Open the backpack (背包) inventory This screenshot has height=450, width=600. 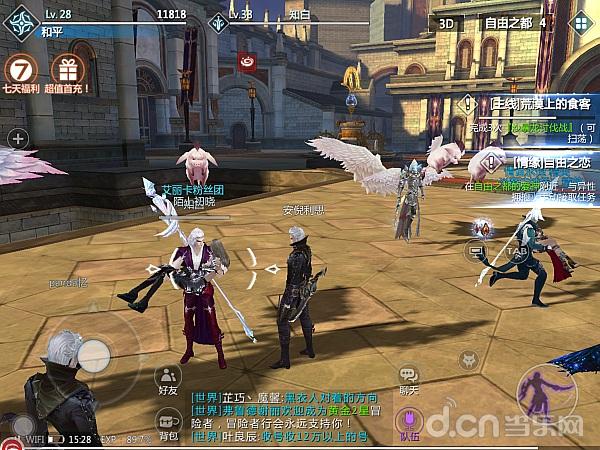click(167, 423)
